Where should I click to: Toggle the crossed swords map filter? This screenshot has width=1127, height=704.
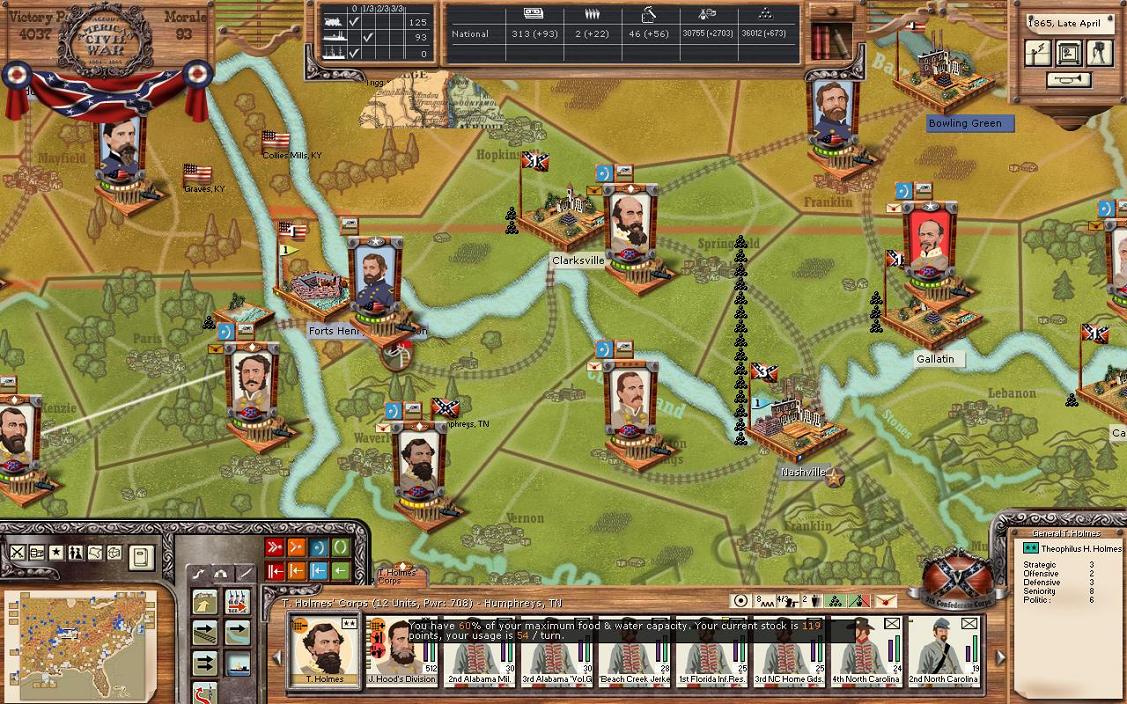[17, 552]
